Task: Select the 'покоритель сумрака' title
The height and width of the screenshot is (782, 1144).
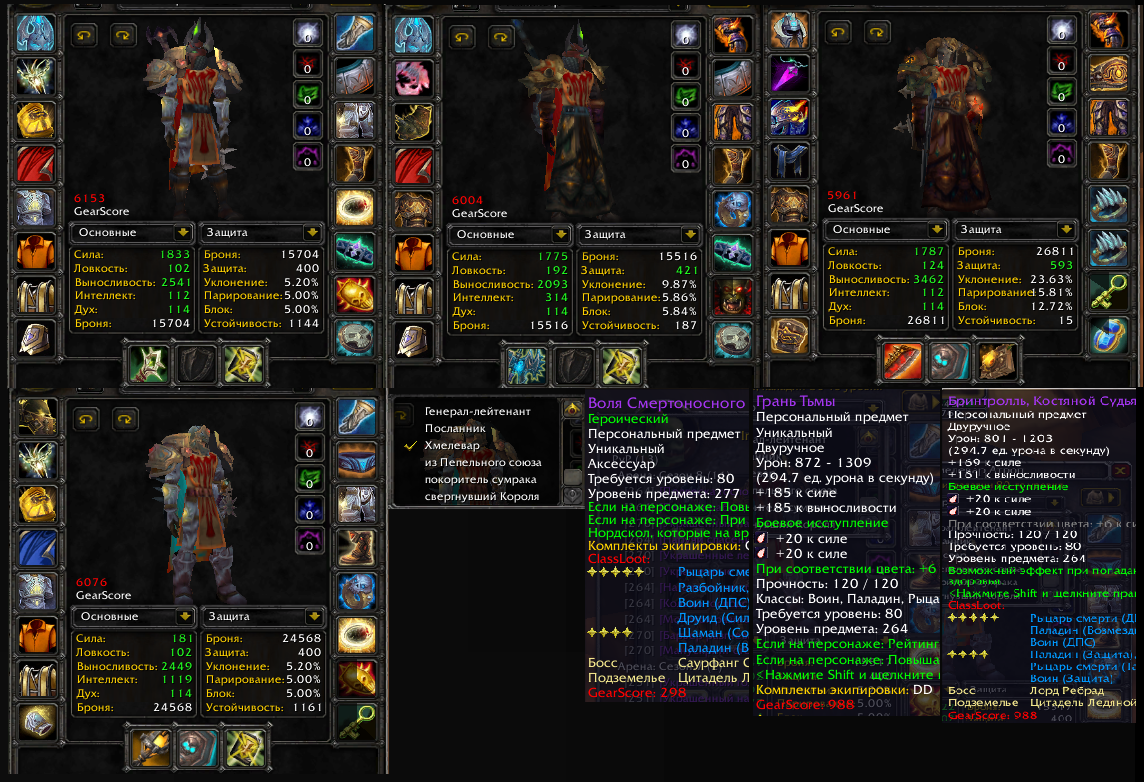Action: 478,479
